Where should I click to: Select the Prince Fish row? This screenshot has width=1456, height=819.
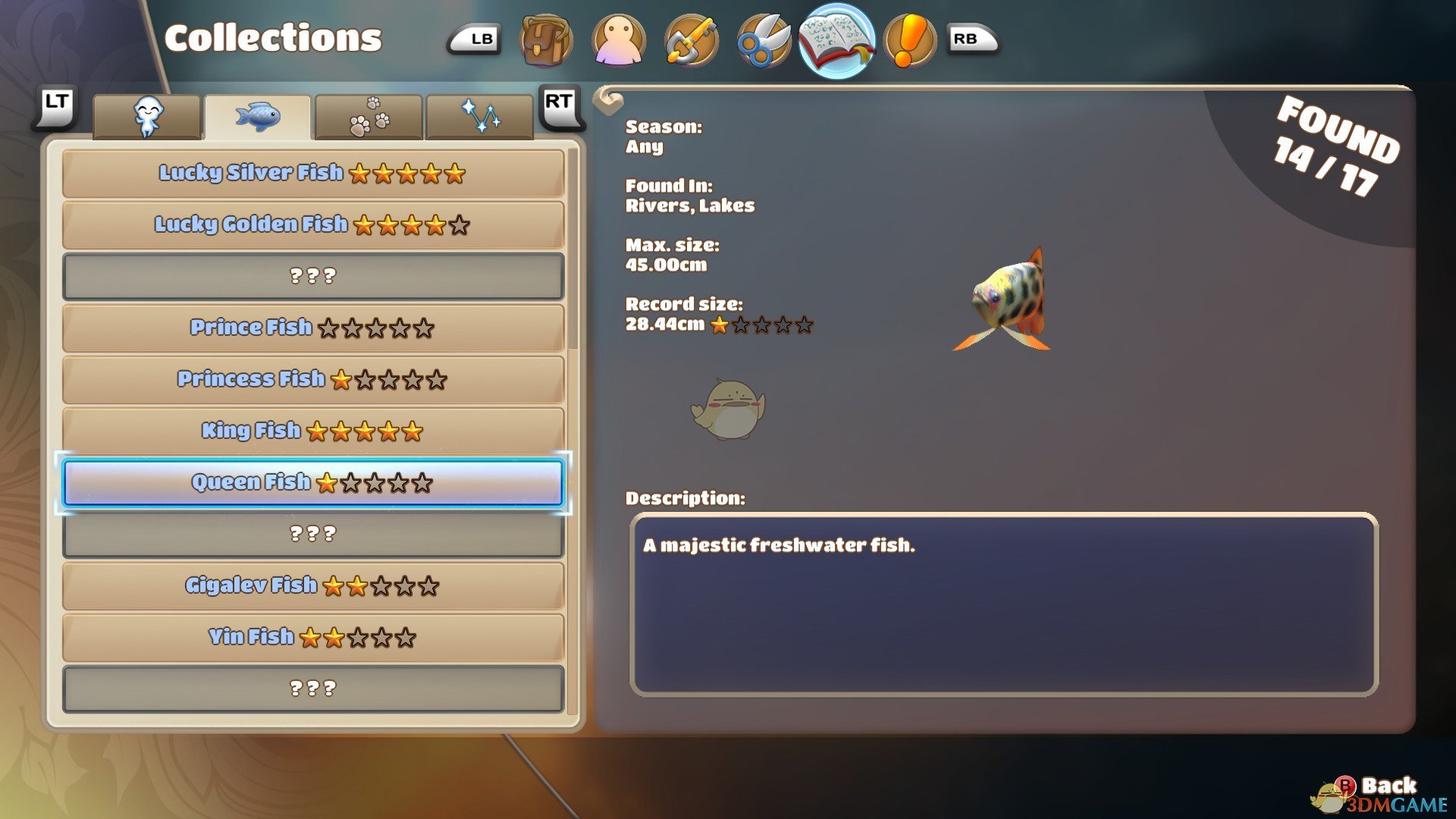coord(312,328)
